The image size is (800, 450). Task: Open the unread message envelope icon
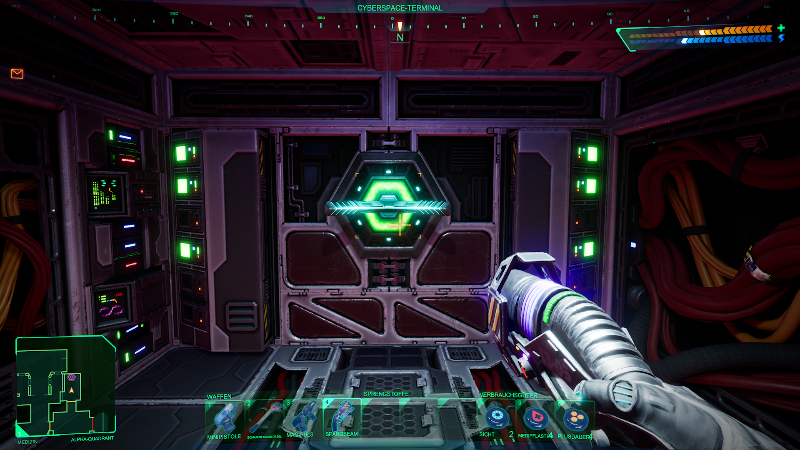pos(17,73)
